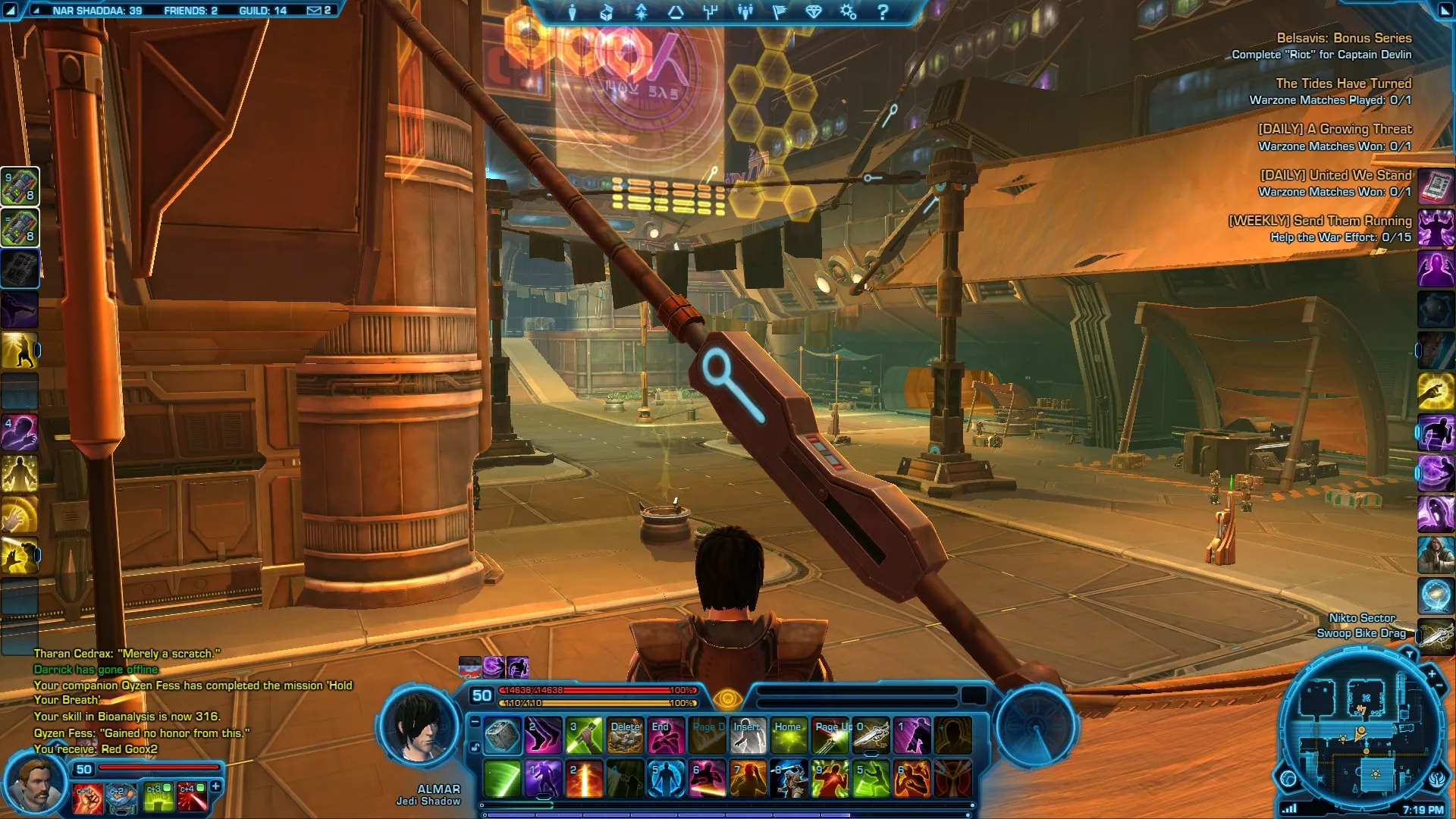Select The Tides Have Turned mission tracker
This screenshot has height=819, width=1456.
pyautogui.click(x=1343, y=83)
